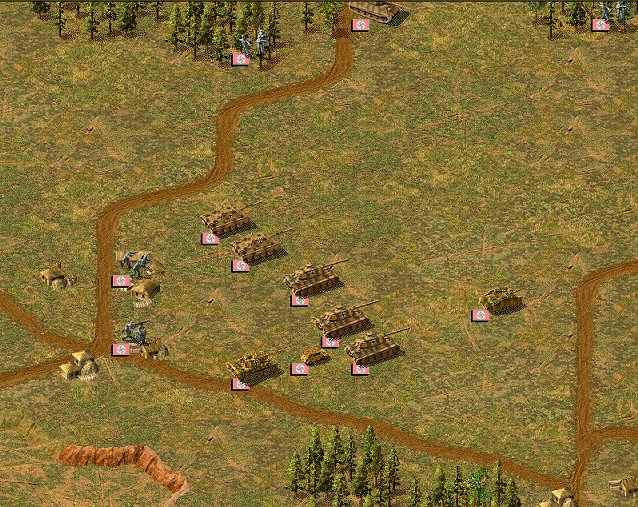The image size is (638, 507).
Task: Select the spotted camouflage tank beside the dirt road
Action: 251,367
